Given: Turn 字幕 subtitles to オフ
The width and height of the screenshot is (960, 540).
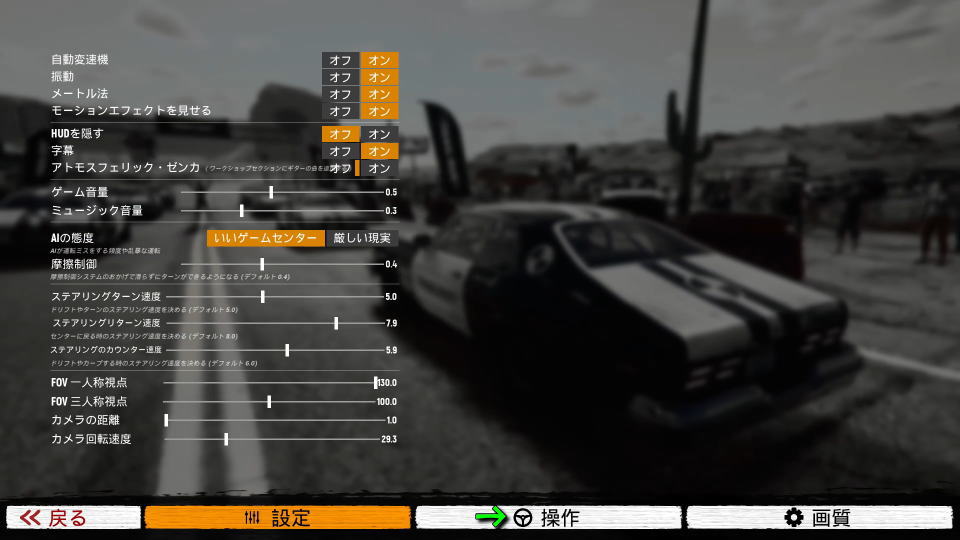Looking at the screenshot, I should (x=340, y=151).
